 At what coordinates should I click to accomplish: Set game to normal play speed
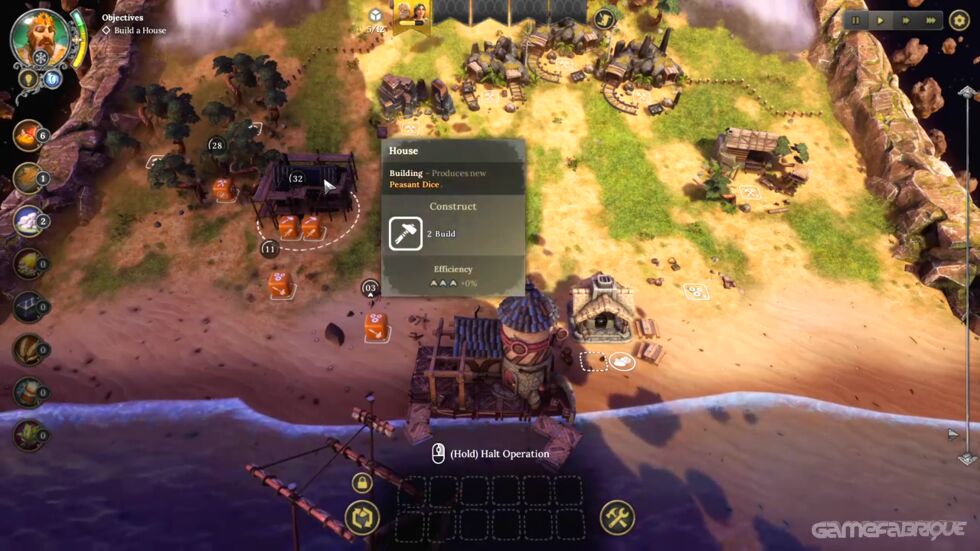(880, 20)
